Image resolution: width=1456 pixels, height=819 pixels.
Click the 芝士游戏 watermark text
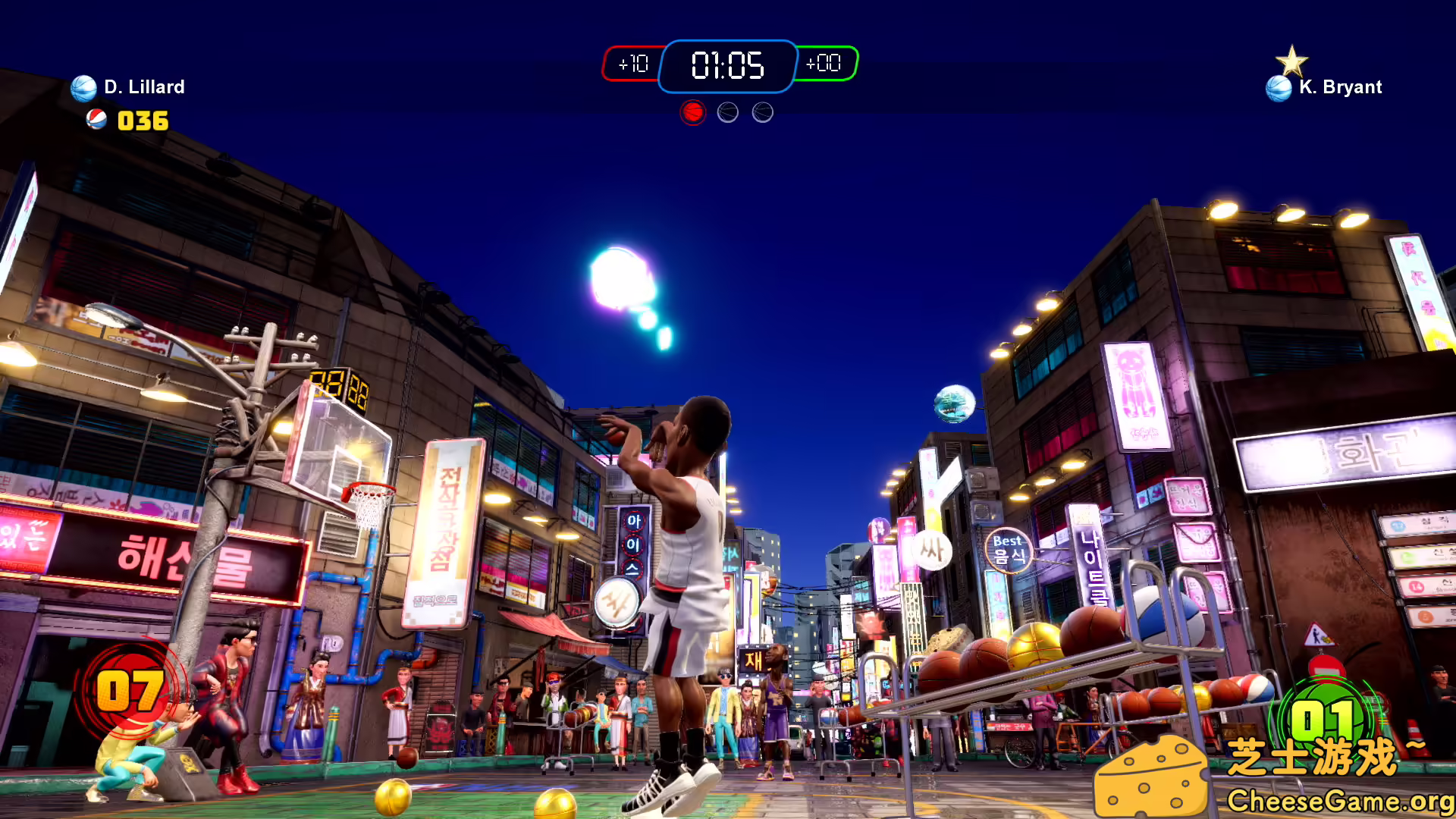coord(1318,756)
